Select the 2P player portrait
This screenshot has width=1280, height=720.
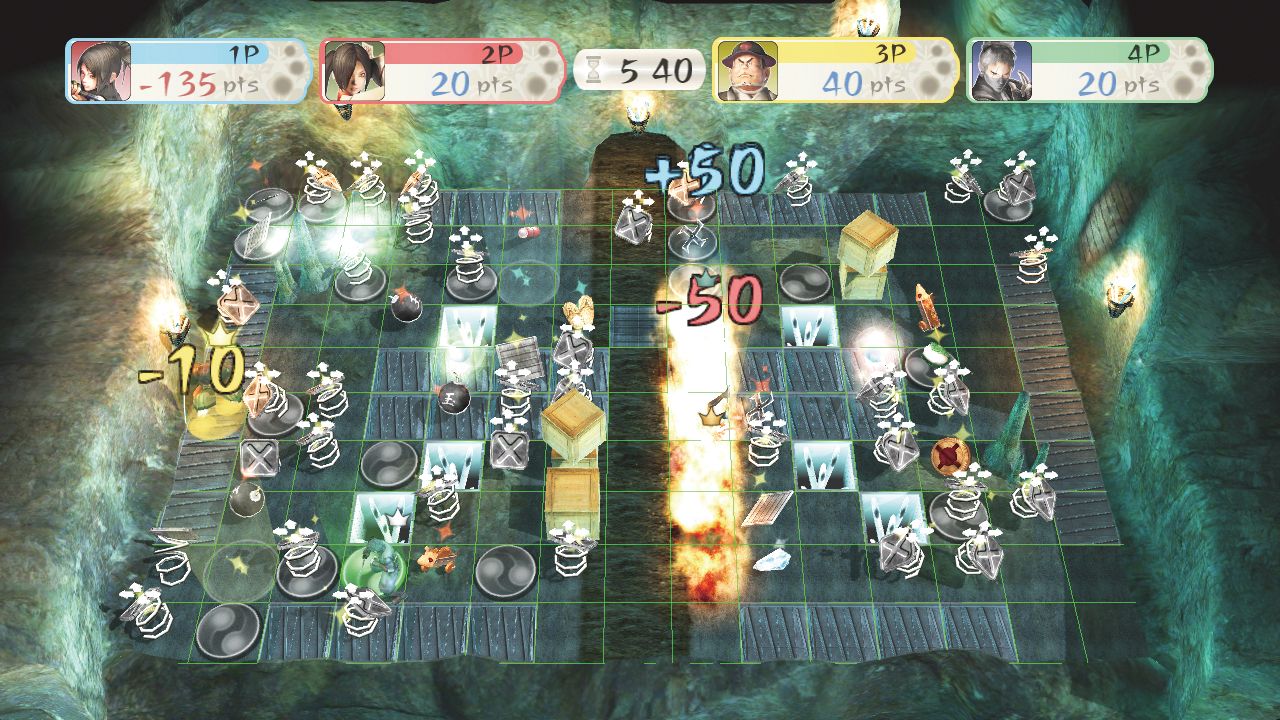pyautogui.click(x=354, y=71)
